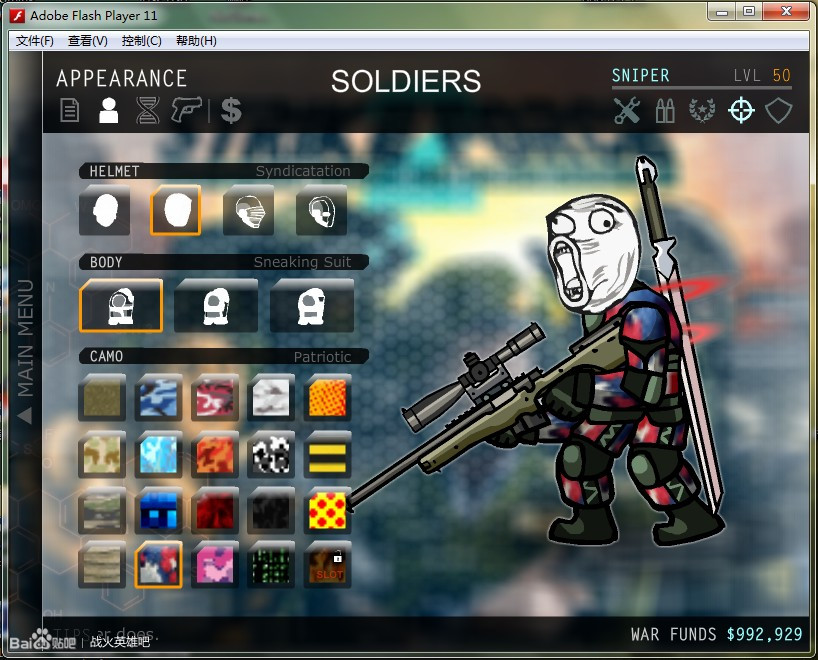818x660 pixels.
Task: Equip the first bare head helmet
Action: coord(104,211)
